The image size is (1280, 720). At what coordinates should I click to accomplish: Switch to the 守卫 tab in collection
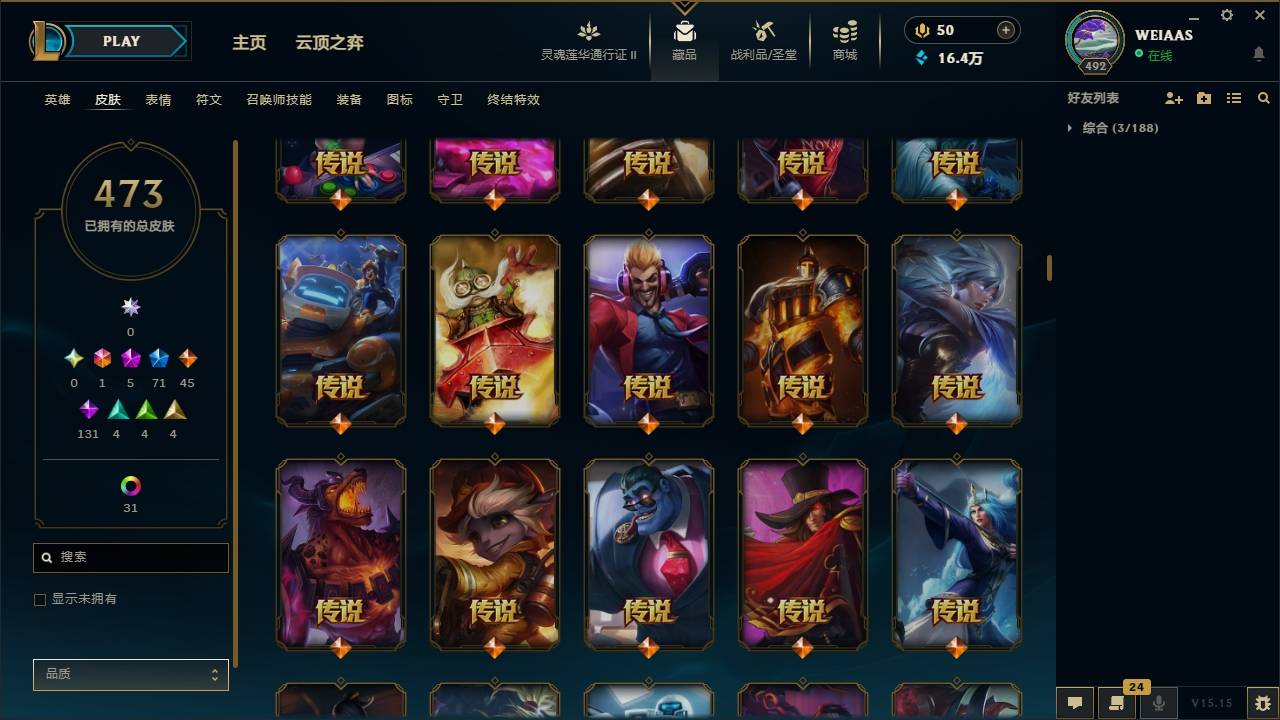449,100
